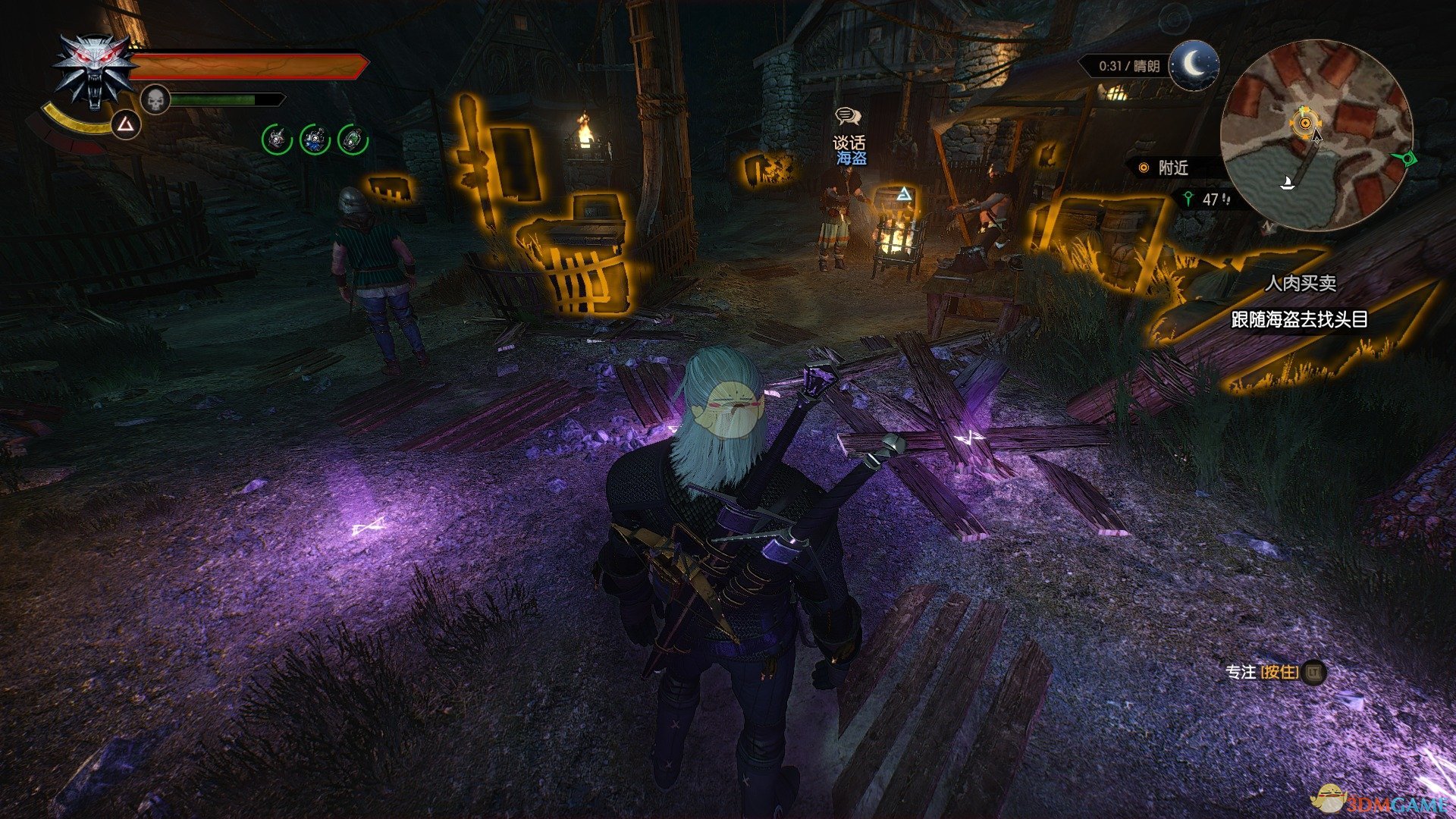Select the 跟随海盗去找头目 objective text
This screenshot has width=1456, height=819.
pyautogui.click(x=1299, y=319)
